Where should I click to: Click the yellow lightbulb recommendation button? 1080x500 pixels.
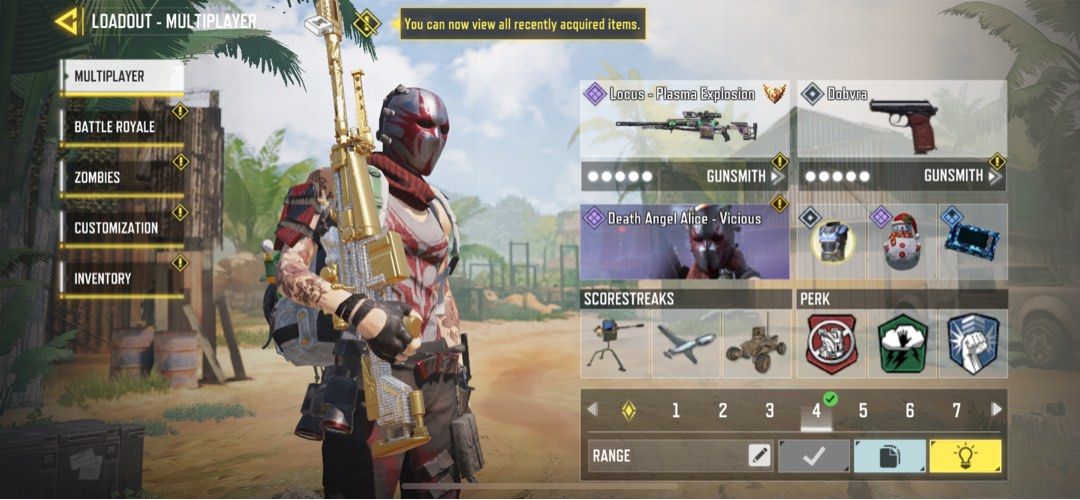tap(965, 456)
